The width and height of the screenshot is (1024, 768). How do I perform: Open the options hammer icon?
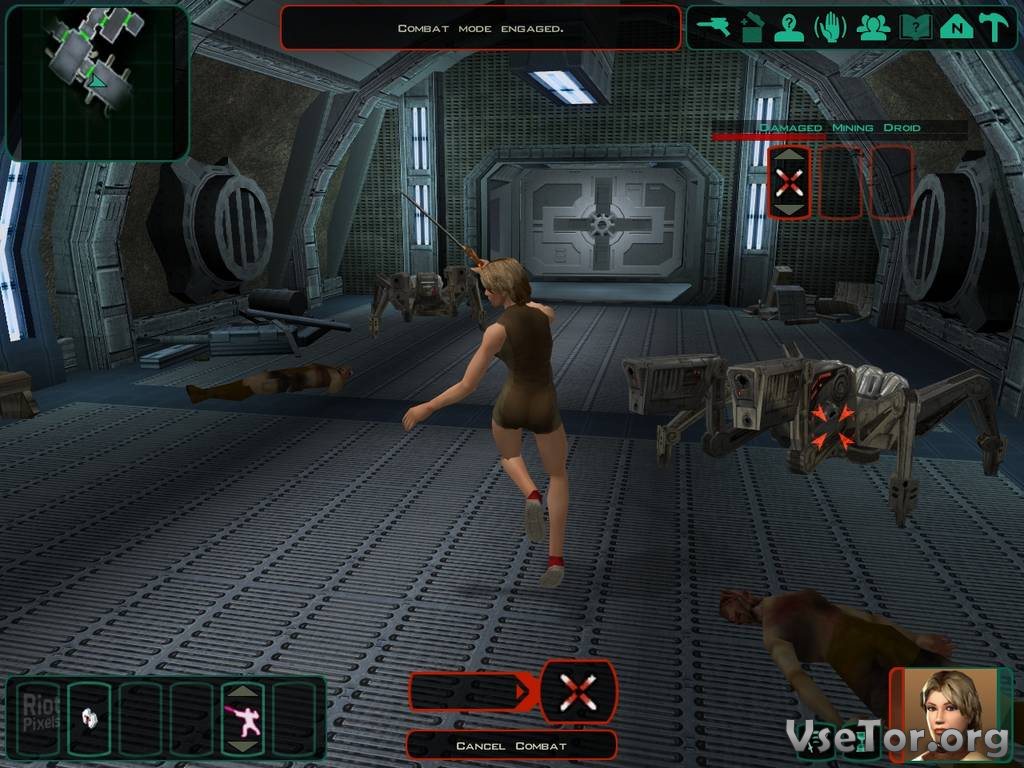click(x=994, y=27)
